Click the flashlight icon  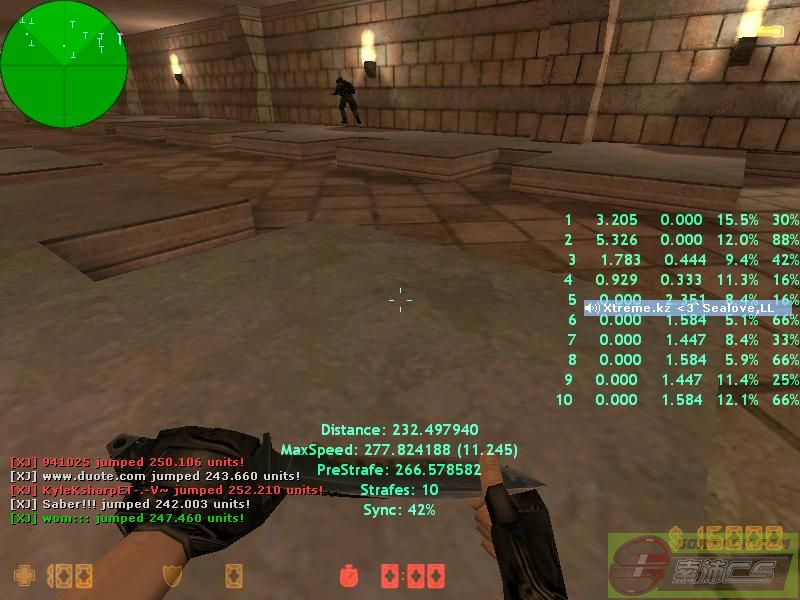click(771, 31)
